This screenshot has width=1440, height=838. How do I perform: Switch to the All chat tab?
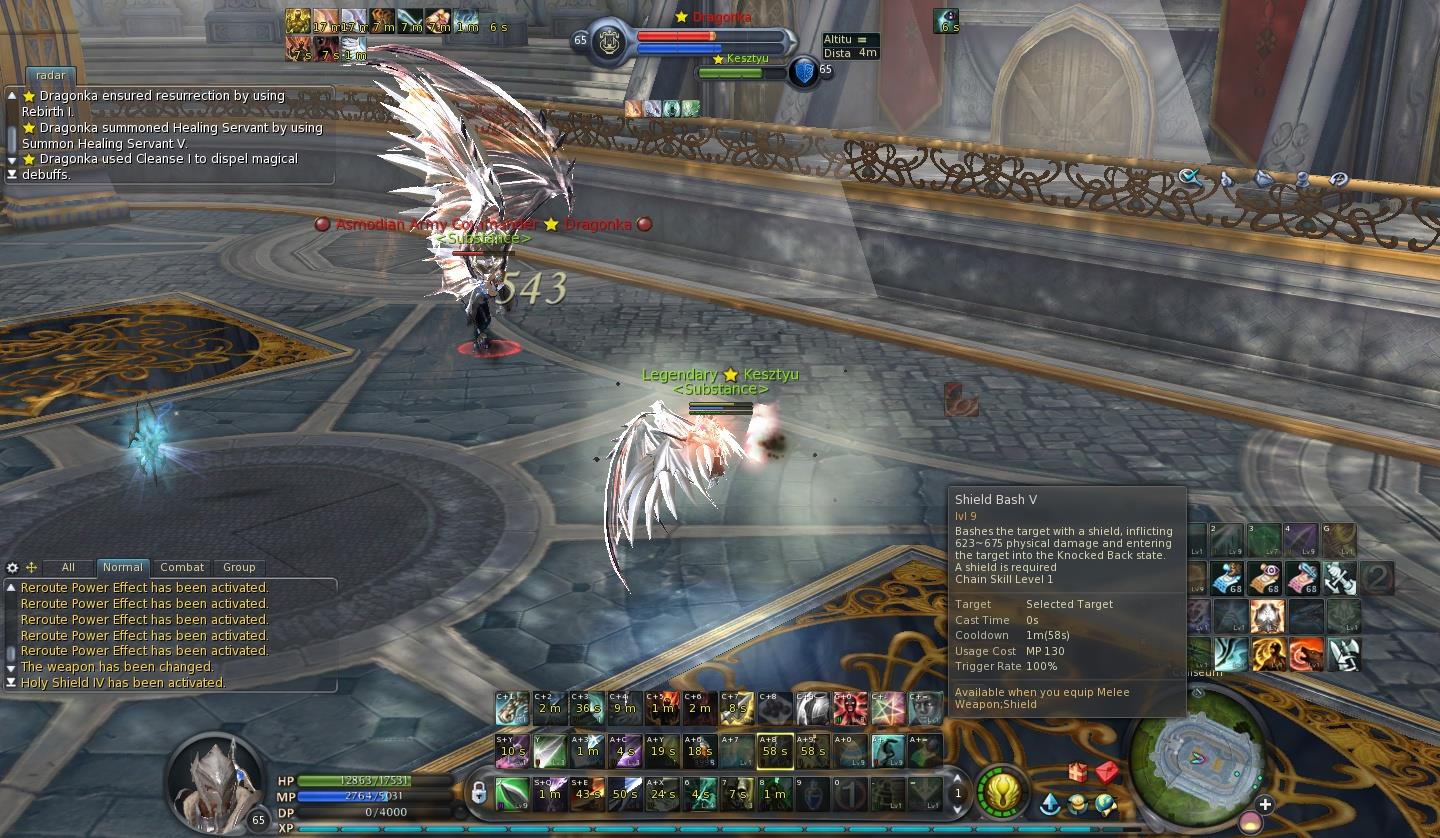coord(68,567)
